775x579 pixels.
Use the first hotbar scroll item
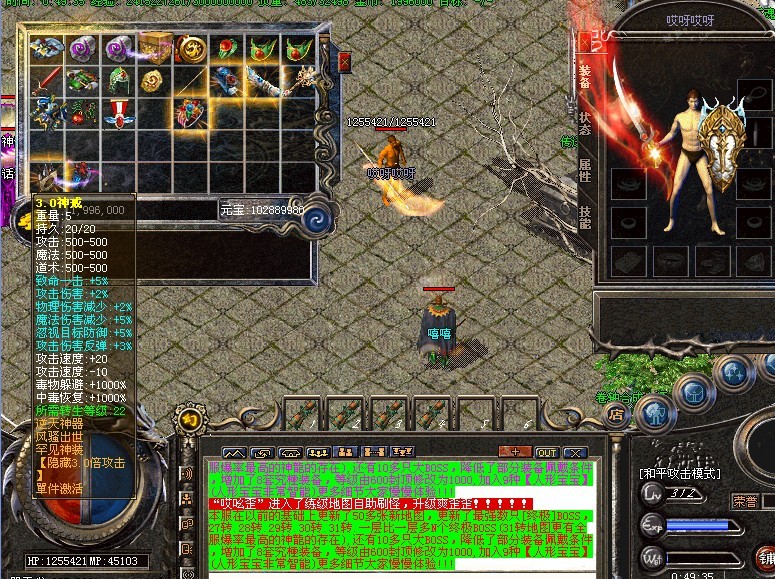(x=299, y=414)
